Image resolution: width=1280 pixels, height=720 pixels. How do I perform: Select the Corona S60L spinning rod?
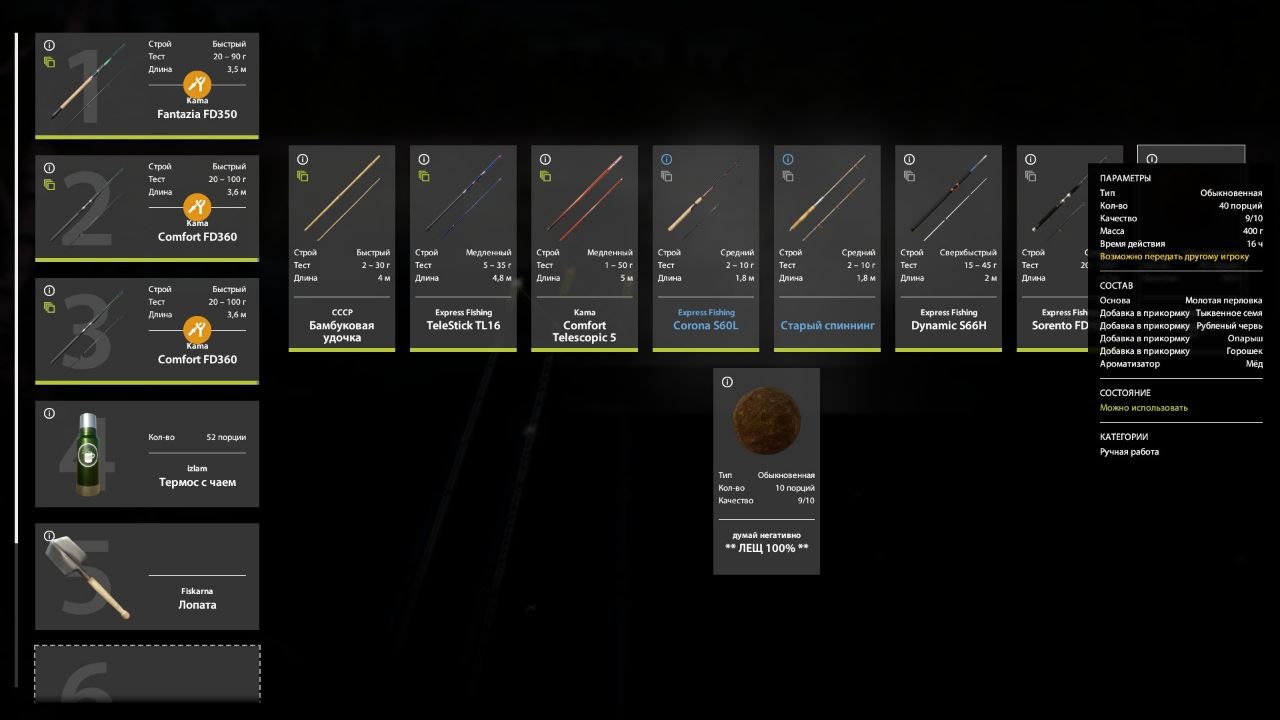(706, 248)
